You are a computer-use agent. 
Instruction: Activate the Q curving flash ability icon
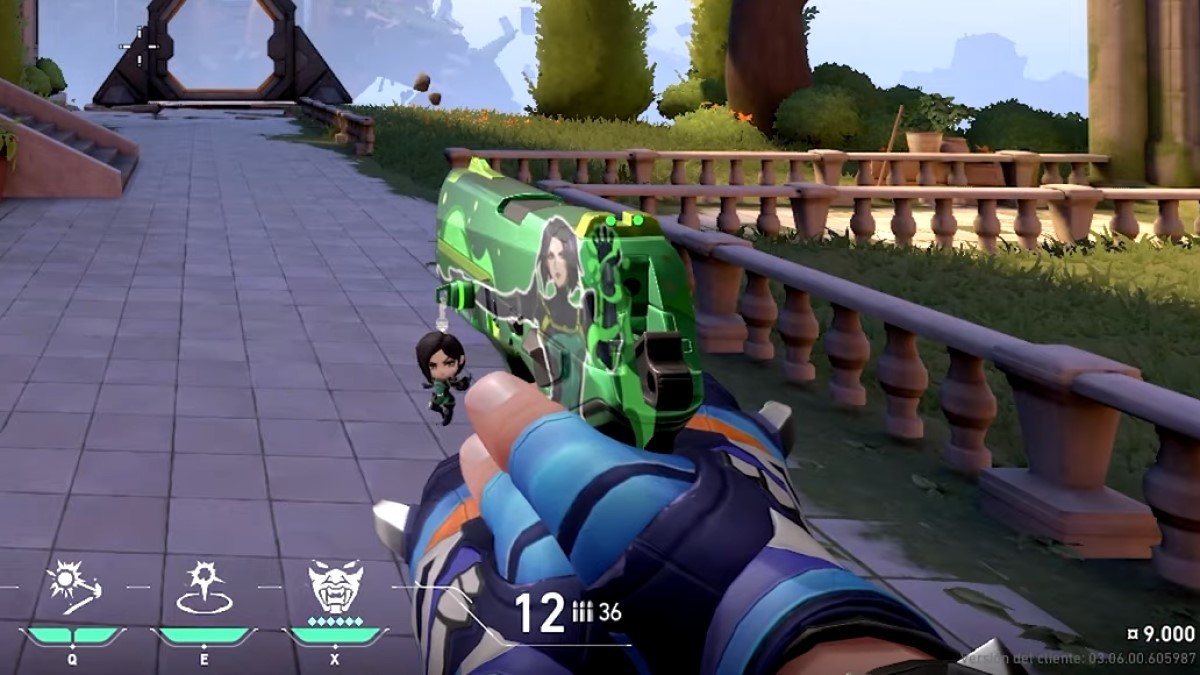pos(73,587)
